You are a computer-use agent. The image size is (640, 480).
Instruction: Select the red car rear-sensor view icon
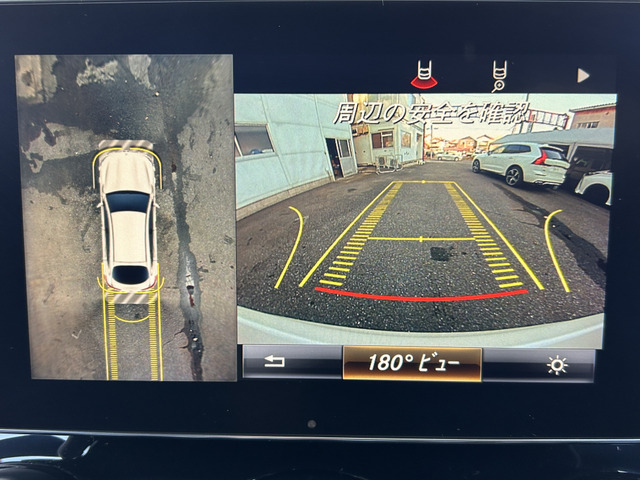[425, 75]
